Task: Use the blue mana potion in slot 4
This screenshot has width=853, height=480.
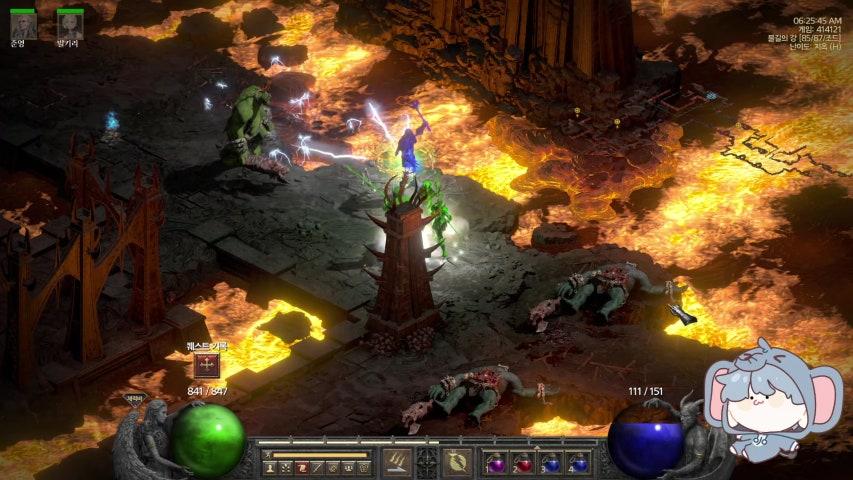Action: click(577, 463)
